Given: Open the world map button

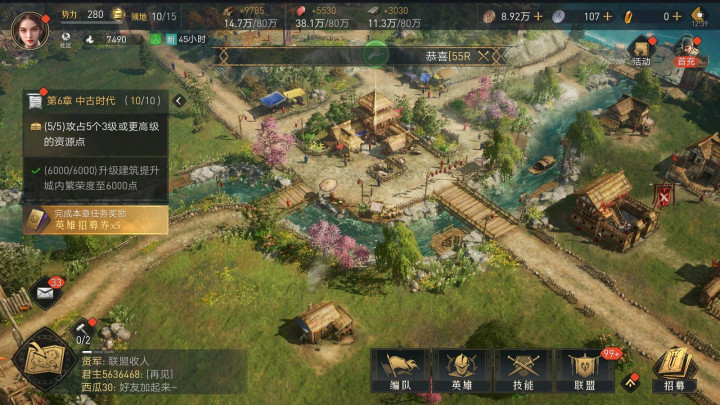Looking at the screenshot, I should tap(45, 358).
